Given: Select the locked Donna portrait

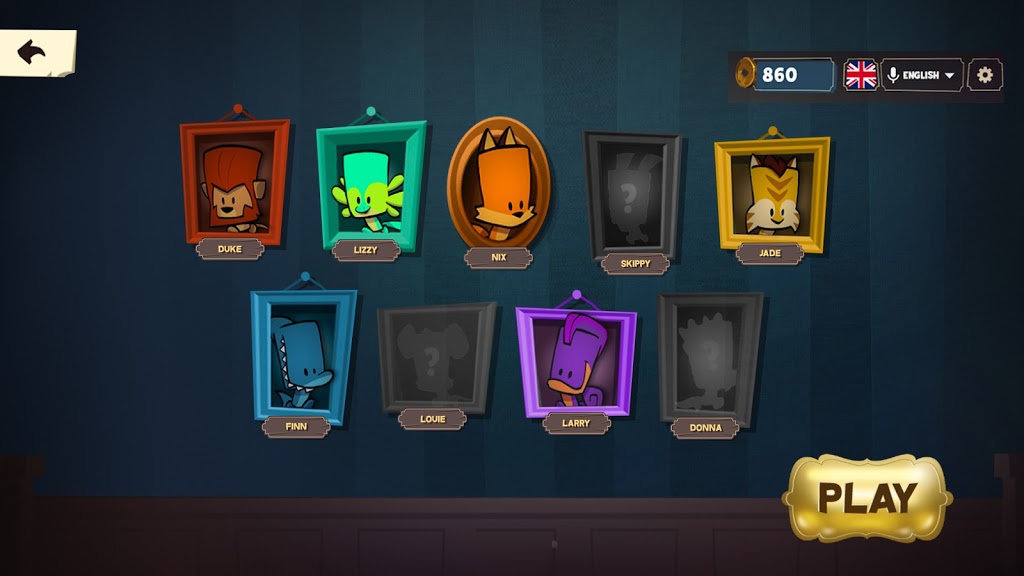Looking at the screenshot, I should 709,358.
